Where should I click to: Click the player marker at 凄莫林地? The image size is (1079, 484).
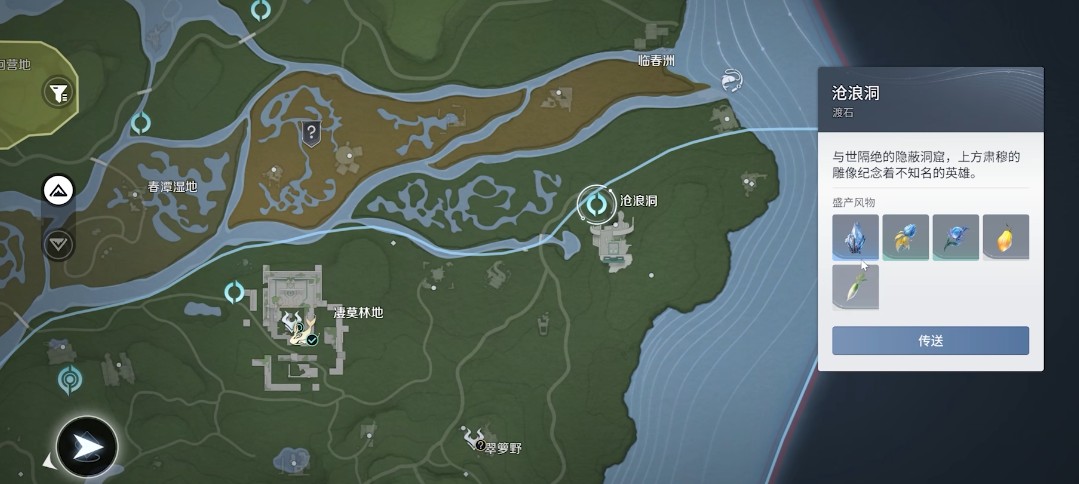pos(299,326)
